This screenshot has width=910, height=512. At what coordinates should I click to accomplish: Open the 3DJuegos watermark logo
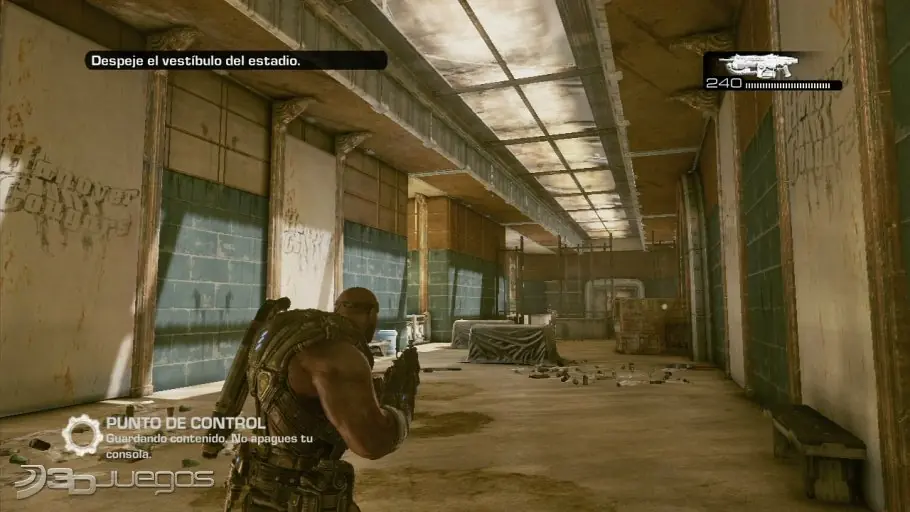click(x=113, y=481)
